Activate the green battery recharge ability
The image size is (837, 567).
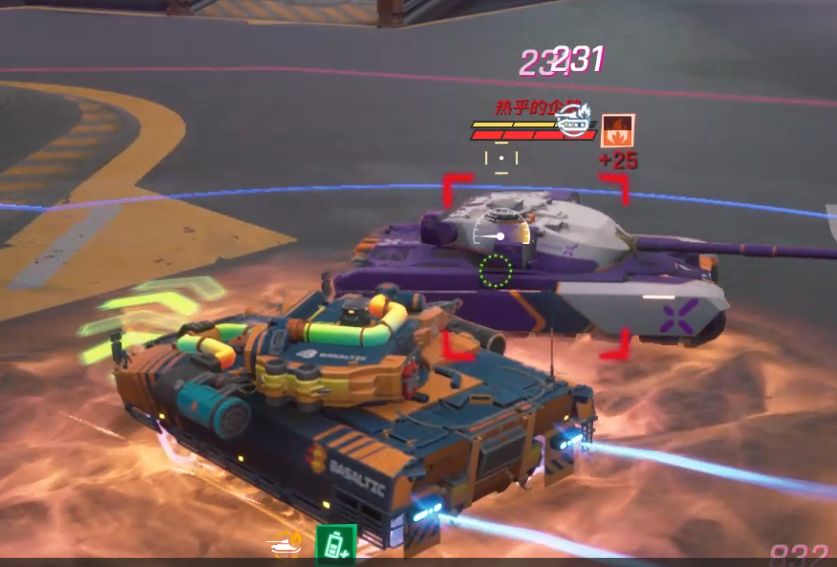336,543
